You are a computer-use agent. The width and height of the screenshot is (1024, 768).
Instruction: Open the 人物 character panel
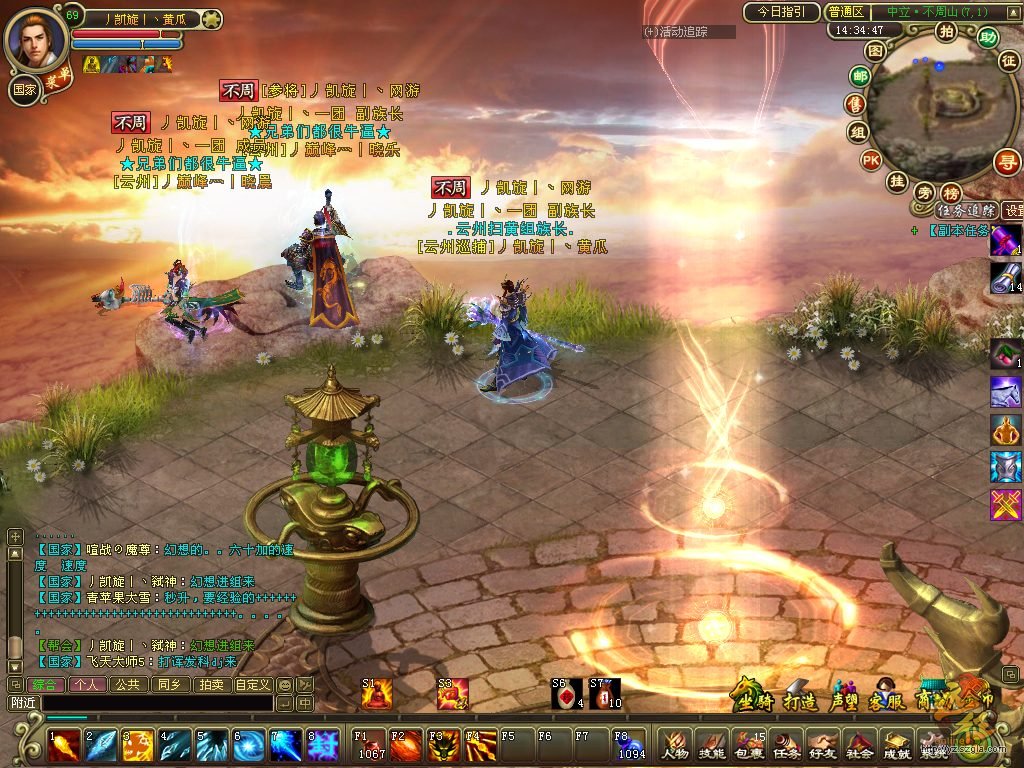point(674,745)
